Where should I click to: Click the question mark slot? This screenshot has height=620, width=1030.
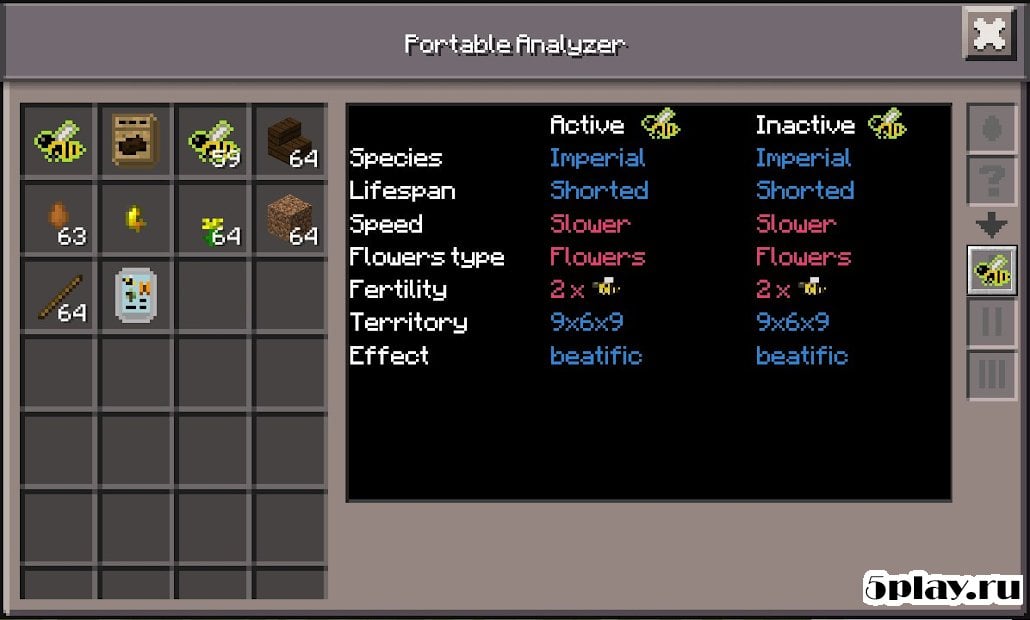pos(991,181)
